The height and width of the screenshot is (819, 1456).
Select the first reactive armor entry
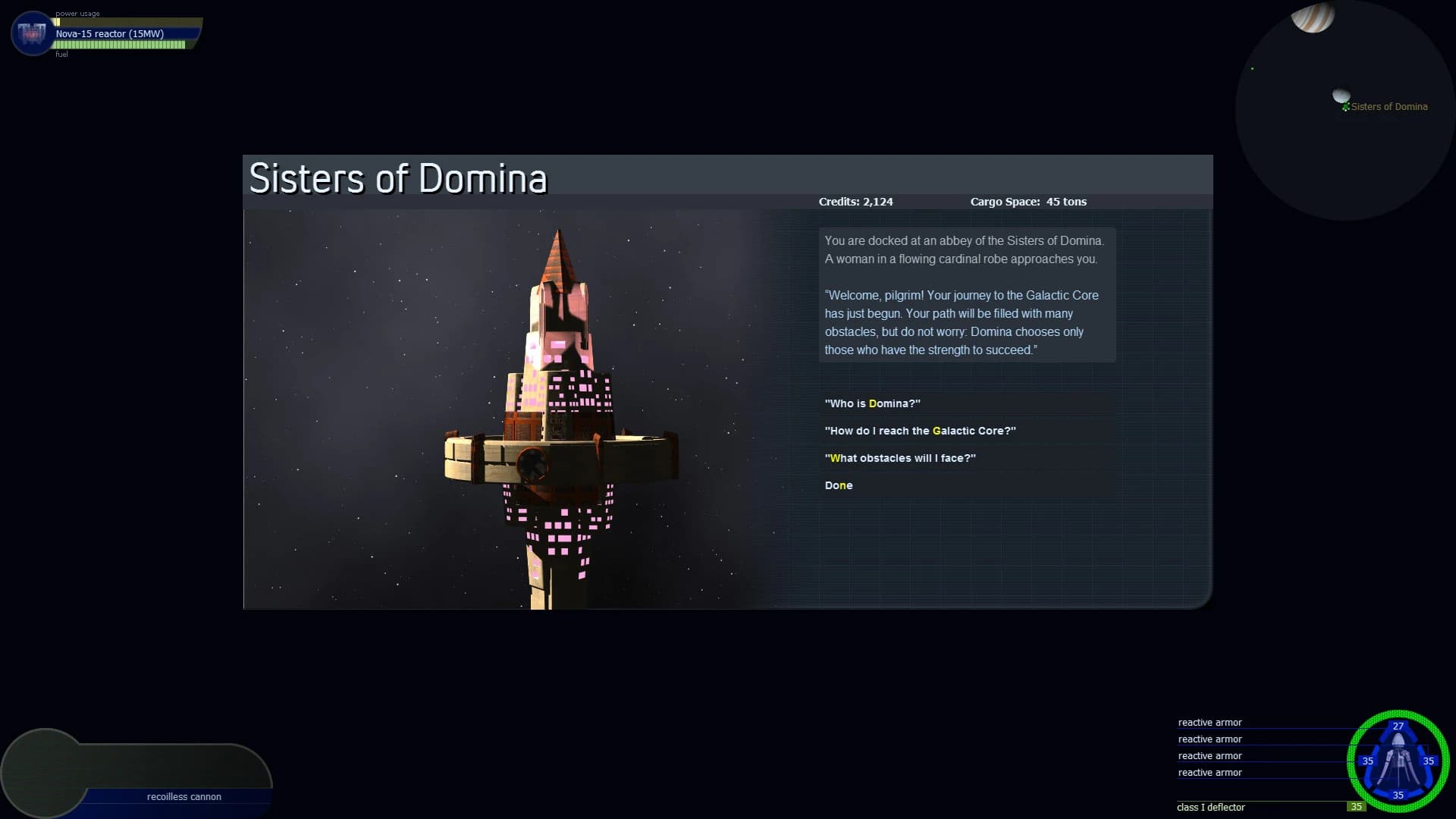point(1211,722)
